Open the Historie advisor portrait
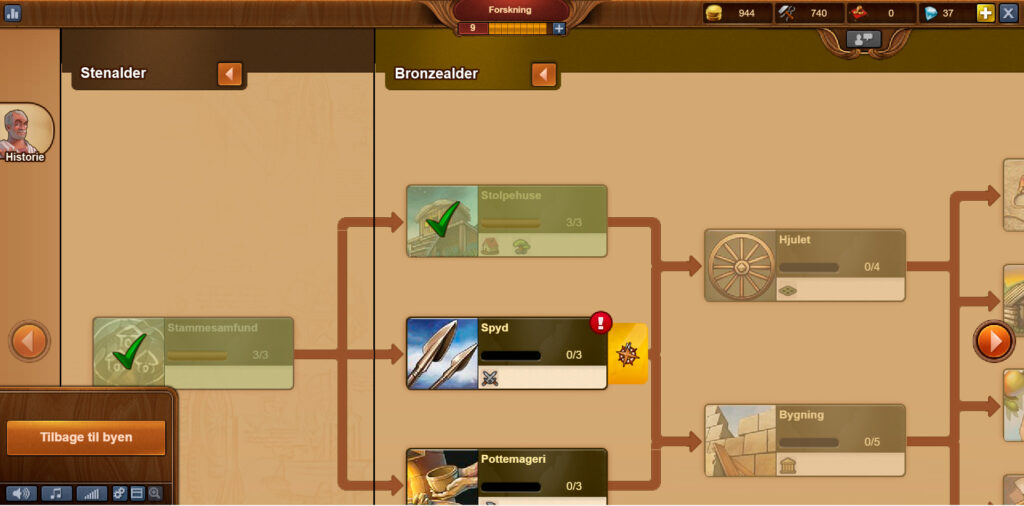1024x506 pixels. coord(25,133)
